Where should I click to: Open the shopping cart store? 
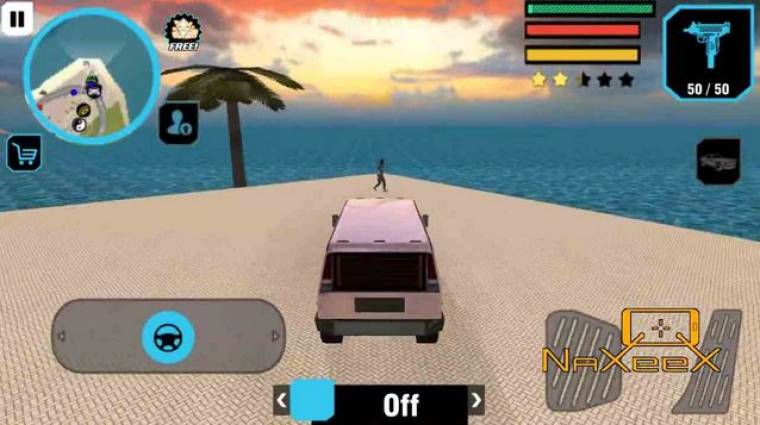coord(23,153)
